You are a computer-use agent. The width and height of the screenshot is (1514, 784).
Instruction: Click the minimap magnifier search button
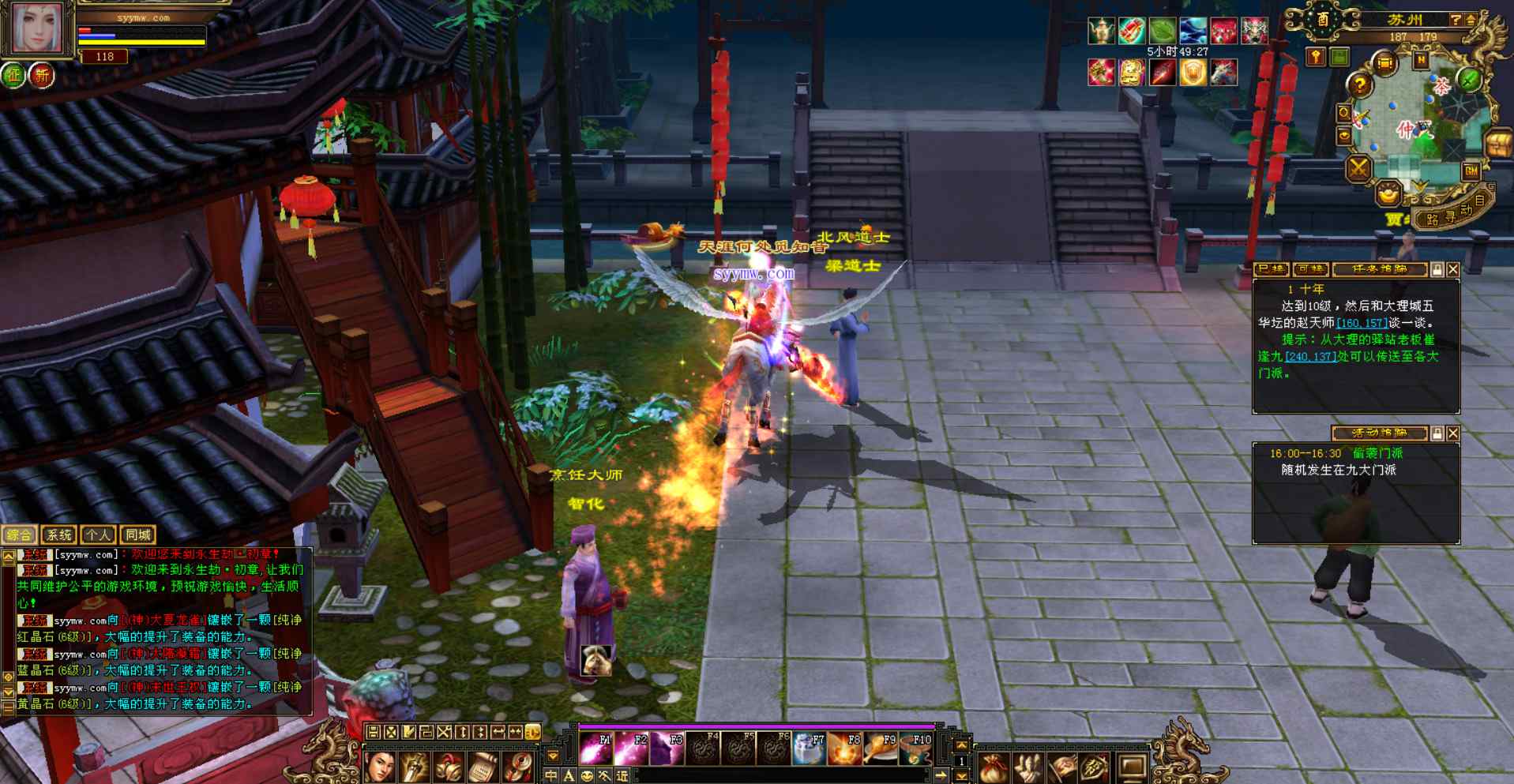[x=1343, y=113]
